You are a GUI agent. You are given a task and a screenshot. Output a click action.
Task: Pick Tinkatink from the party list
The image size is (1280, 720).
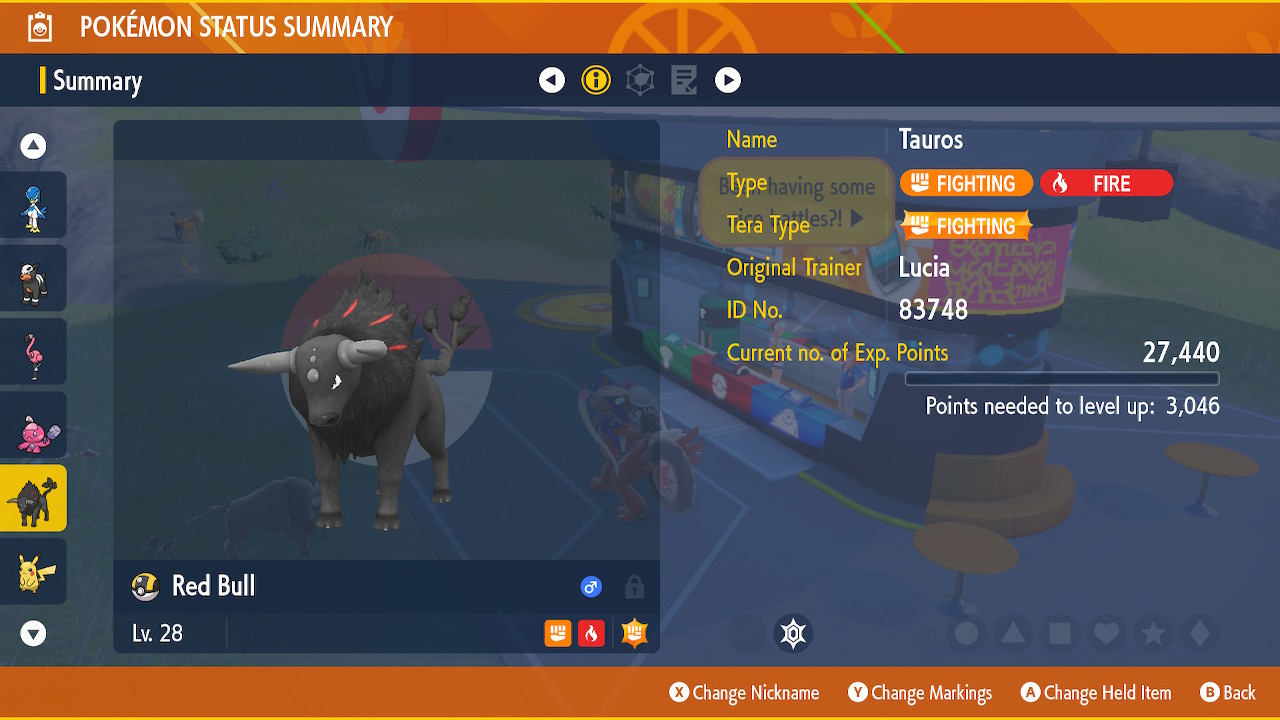point(33,425)
